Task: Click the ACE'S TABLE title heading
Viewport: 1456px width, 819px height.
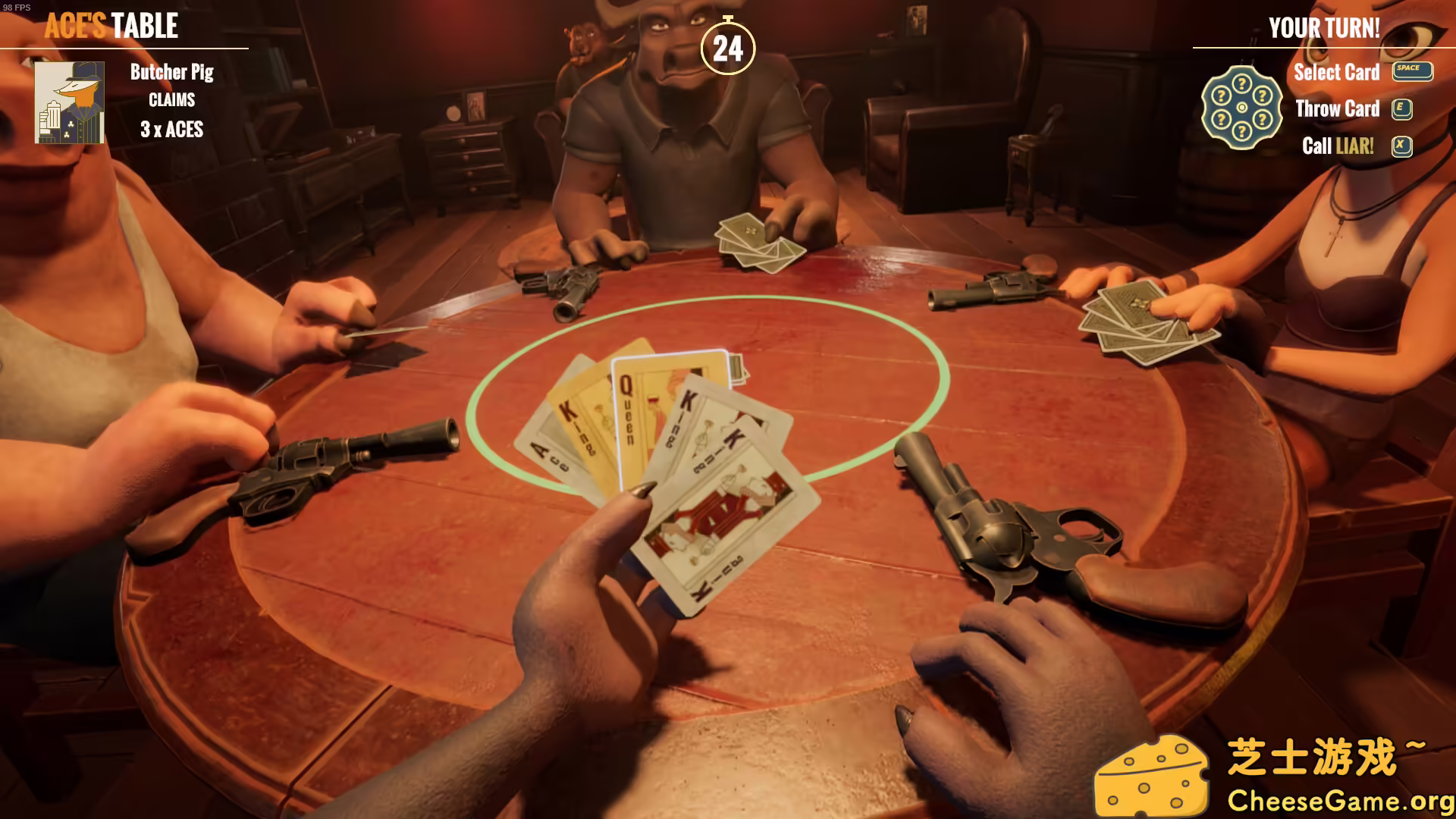Action: [x=111, y=27]
